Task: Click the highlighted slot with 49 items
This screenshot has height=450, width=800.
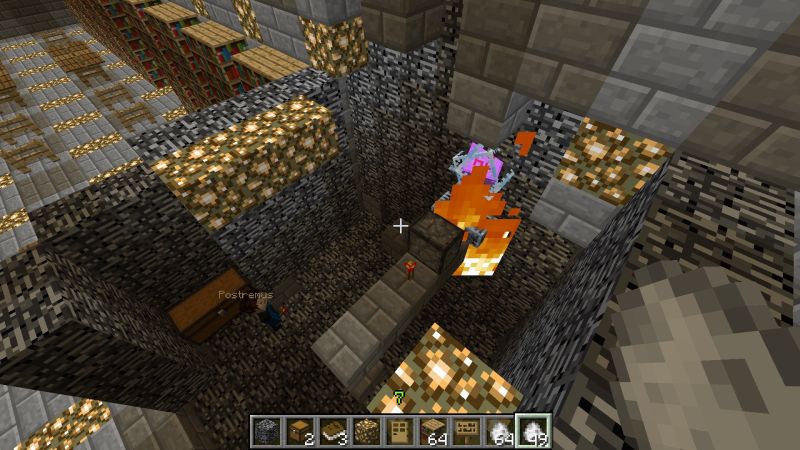Action: (x=531, y=430)
